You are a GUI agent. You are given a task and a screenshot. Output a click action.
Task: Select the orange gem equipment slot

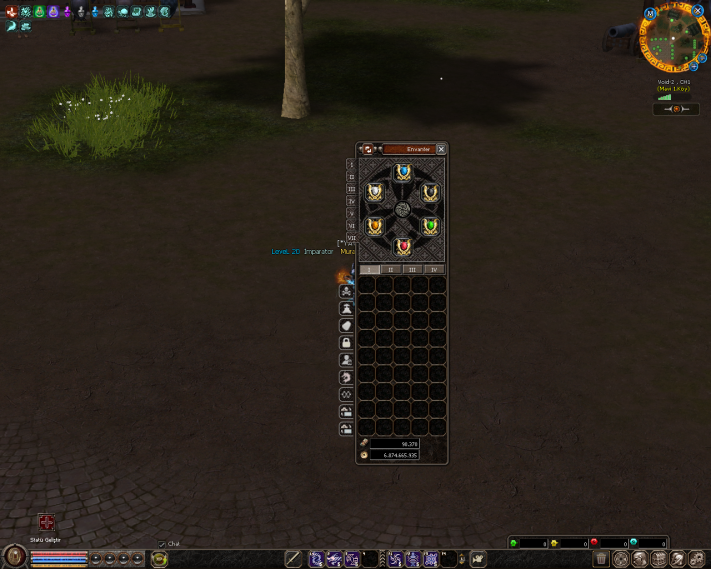(375, 227)
